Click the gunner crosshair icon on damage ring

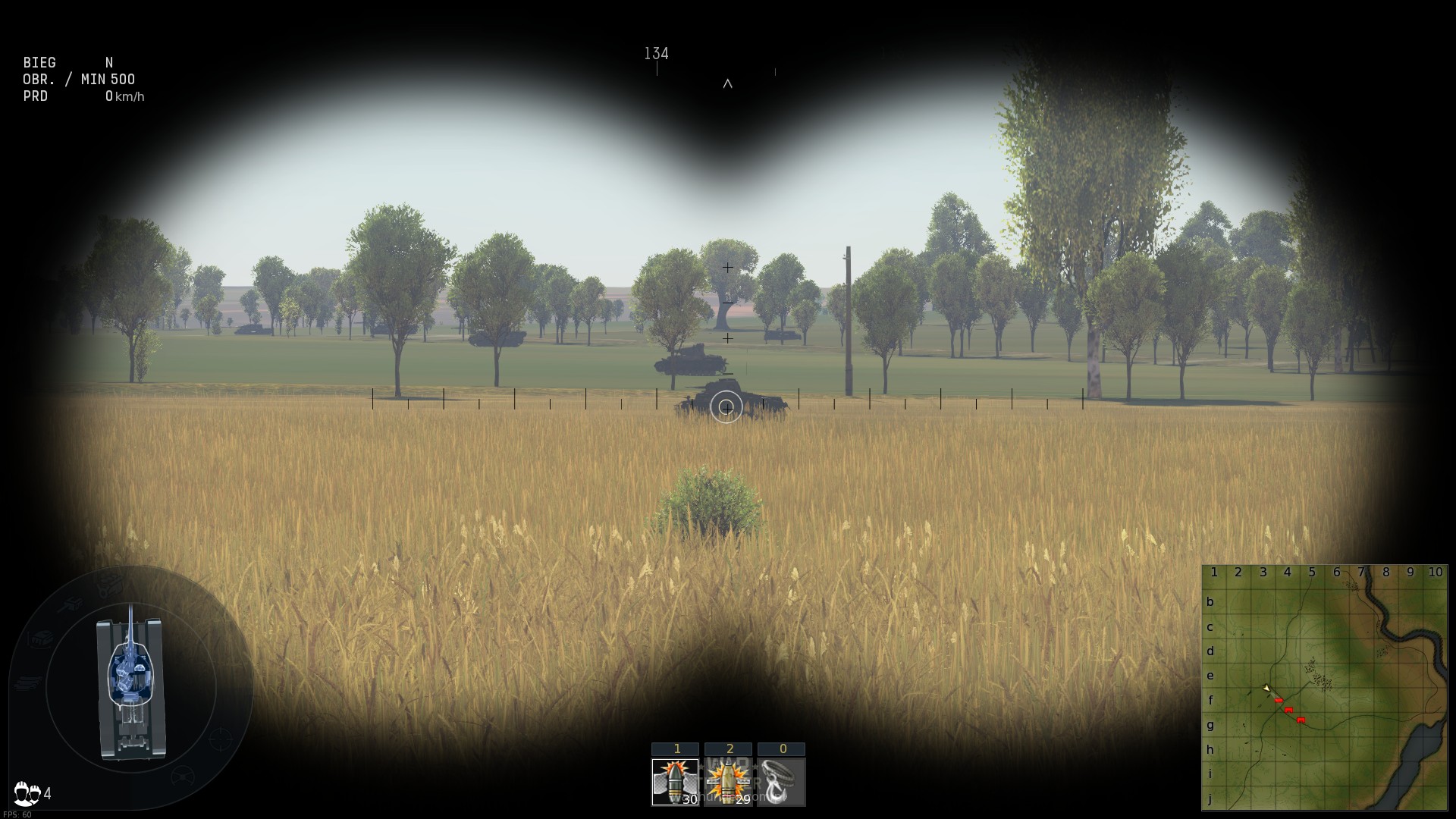(x=221, y=739)
